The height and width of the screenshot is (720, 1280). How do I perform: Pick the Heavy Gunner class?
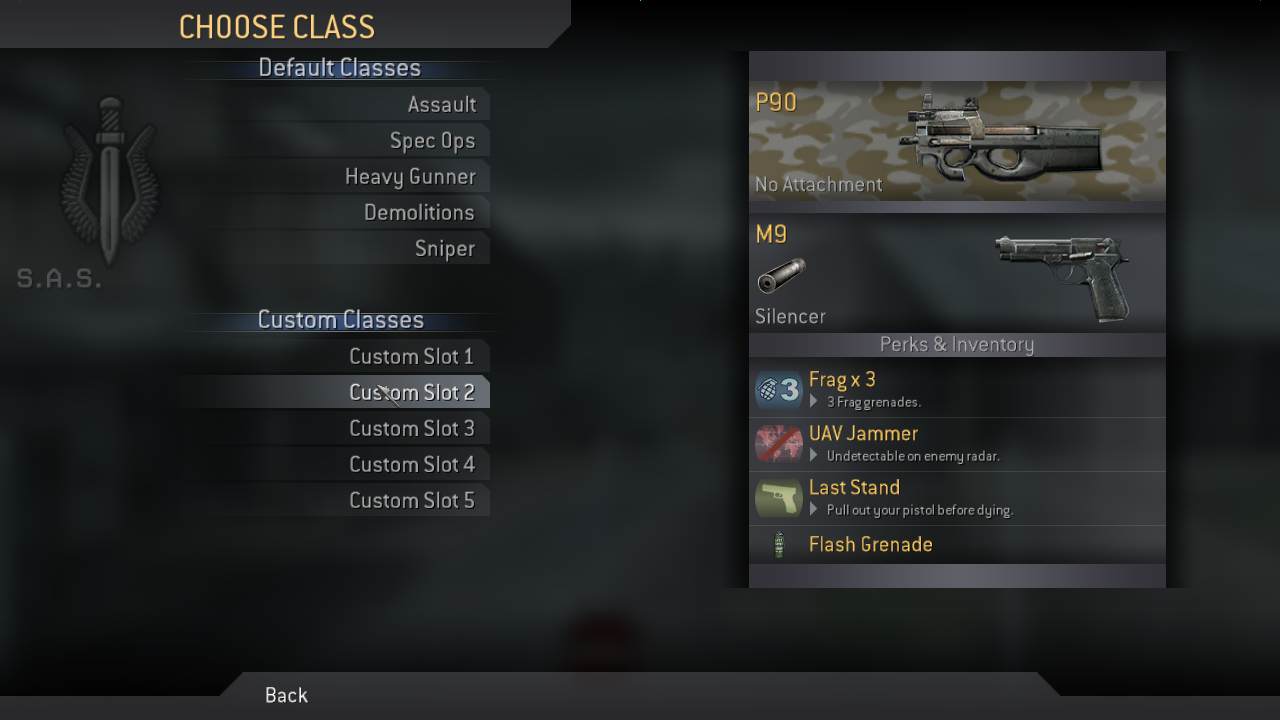click(410, 177)
